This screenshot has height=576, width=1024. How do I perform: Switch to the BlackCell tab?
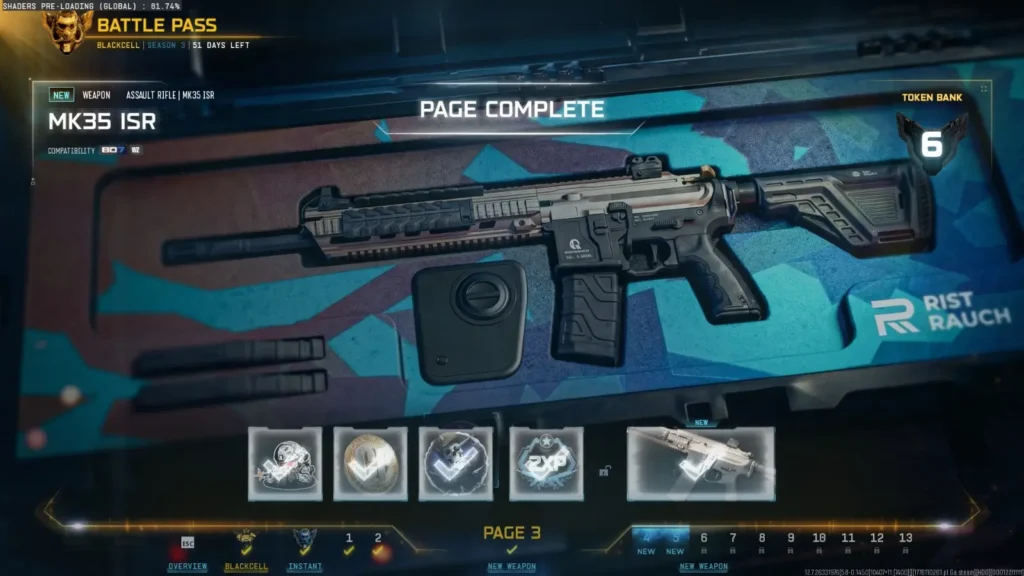coord(245,553)
